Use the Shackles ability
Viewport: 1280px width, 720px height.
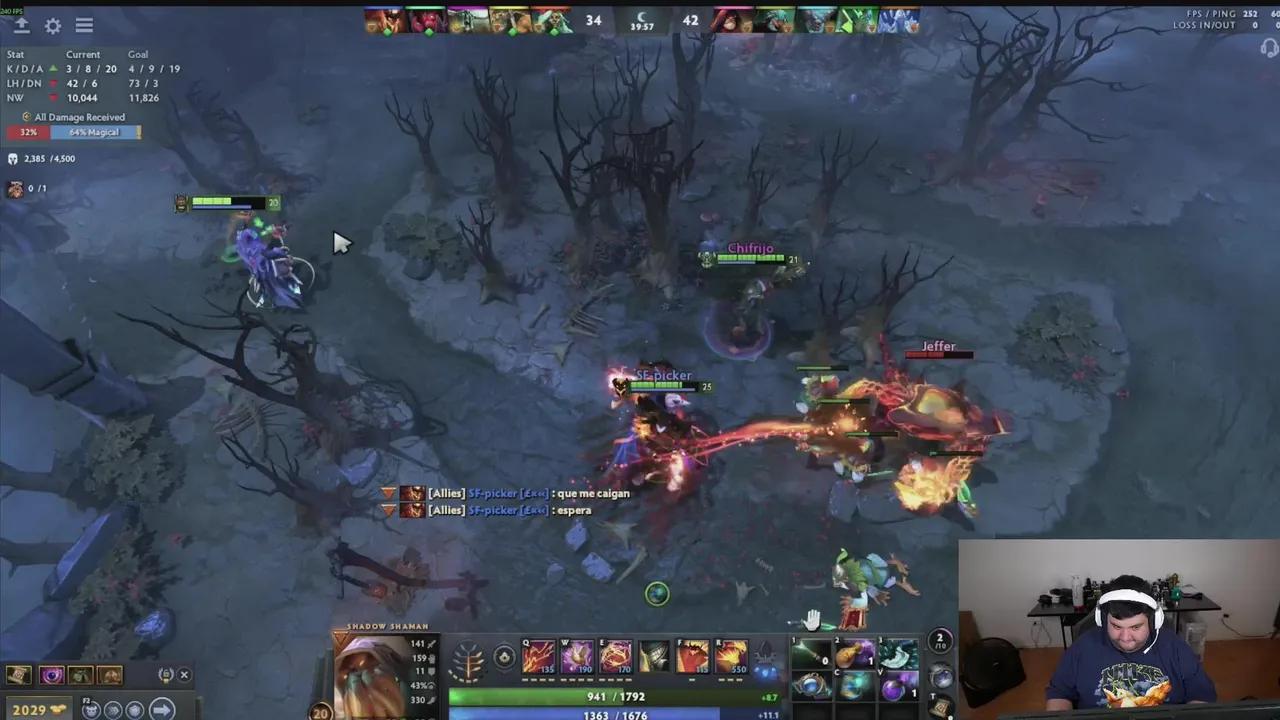point(616,657)
